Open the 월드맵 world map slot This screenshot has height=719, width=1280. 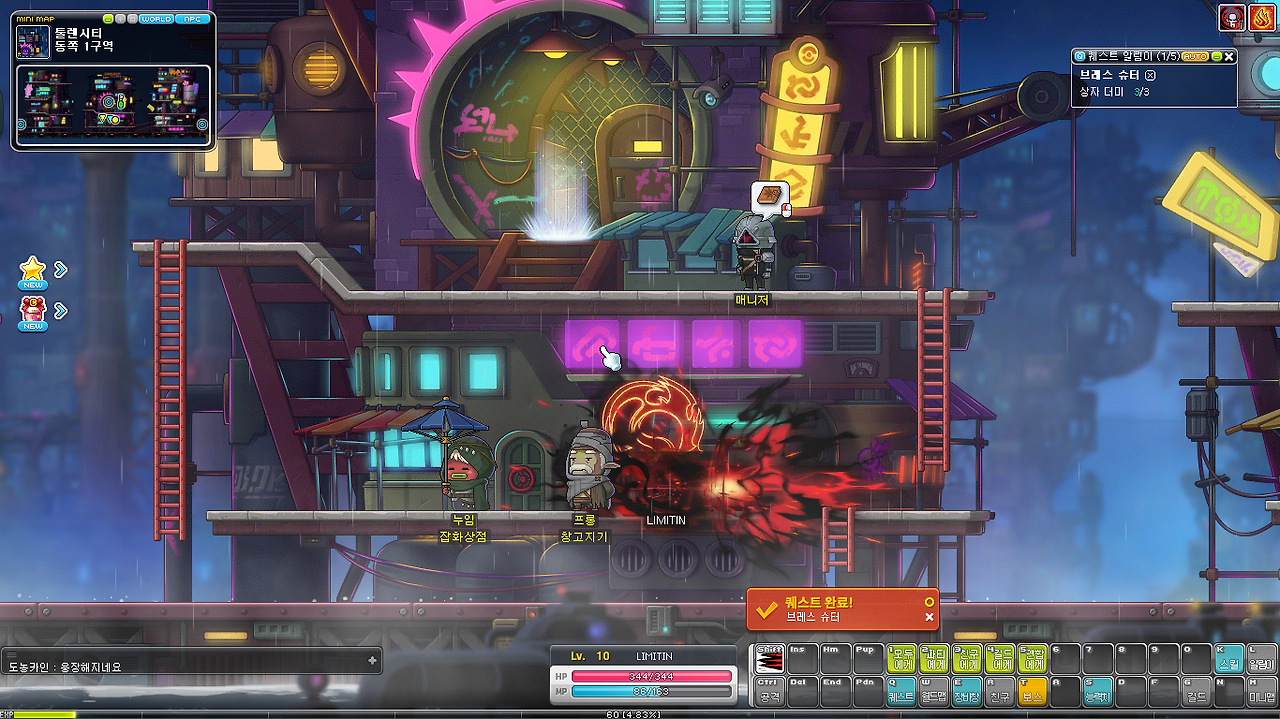tap(934, 690)
